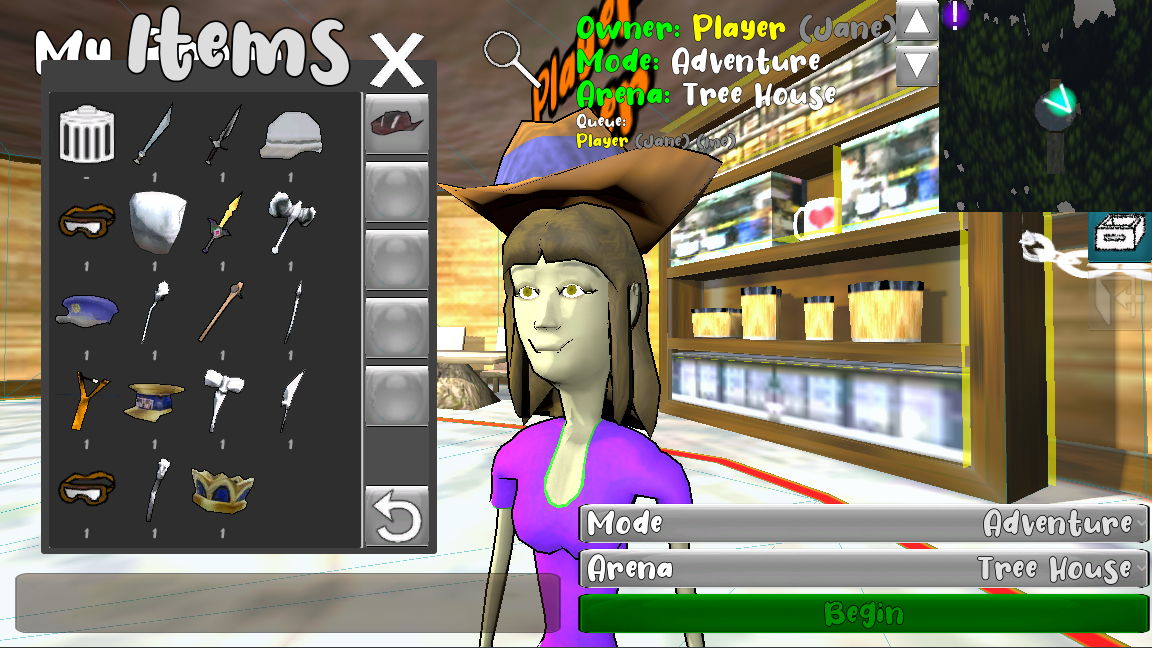The image size is (1152, 648).
Task: Click the equipped cowboy hat slot
Action: [x=397, y=124]
